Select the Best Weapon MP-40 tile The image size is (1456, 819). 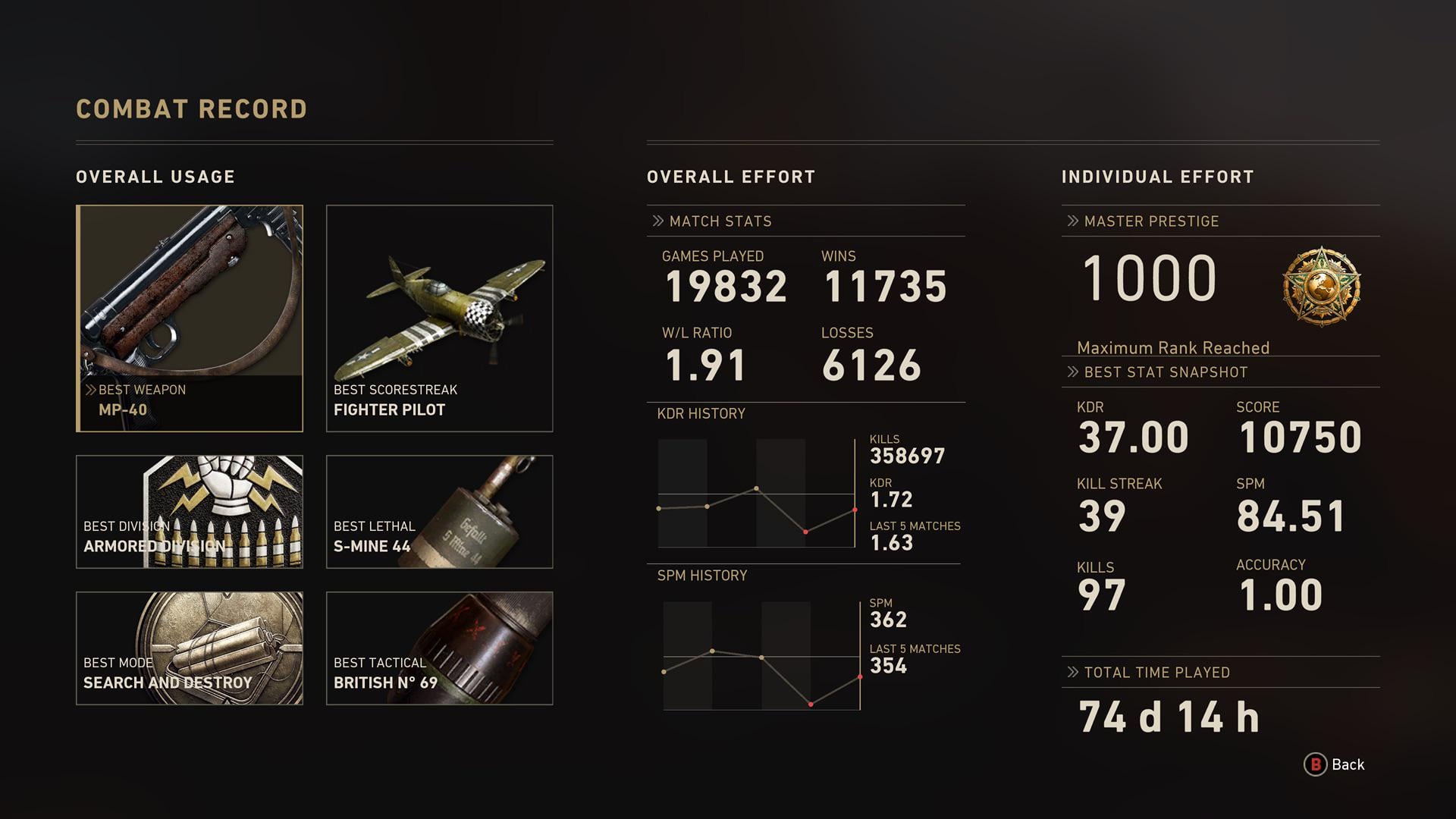(x=190, y=318)
